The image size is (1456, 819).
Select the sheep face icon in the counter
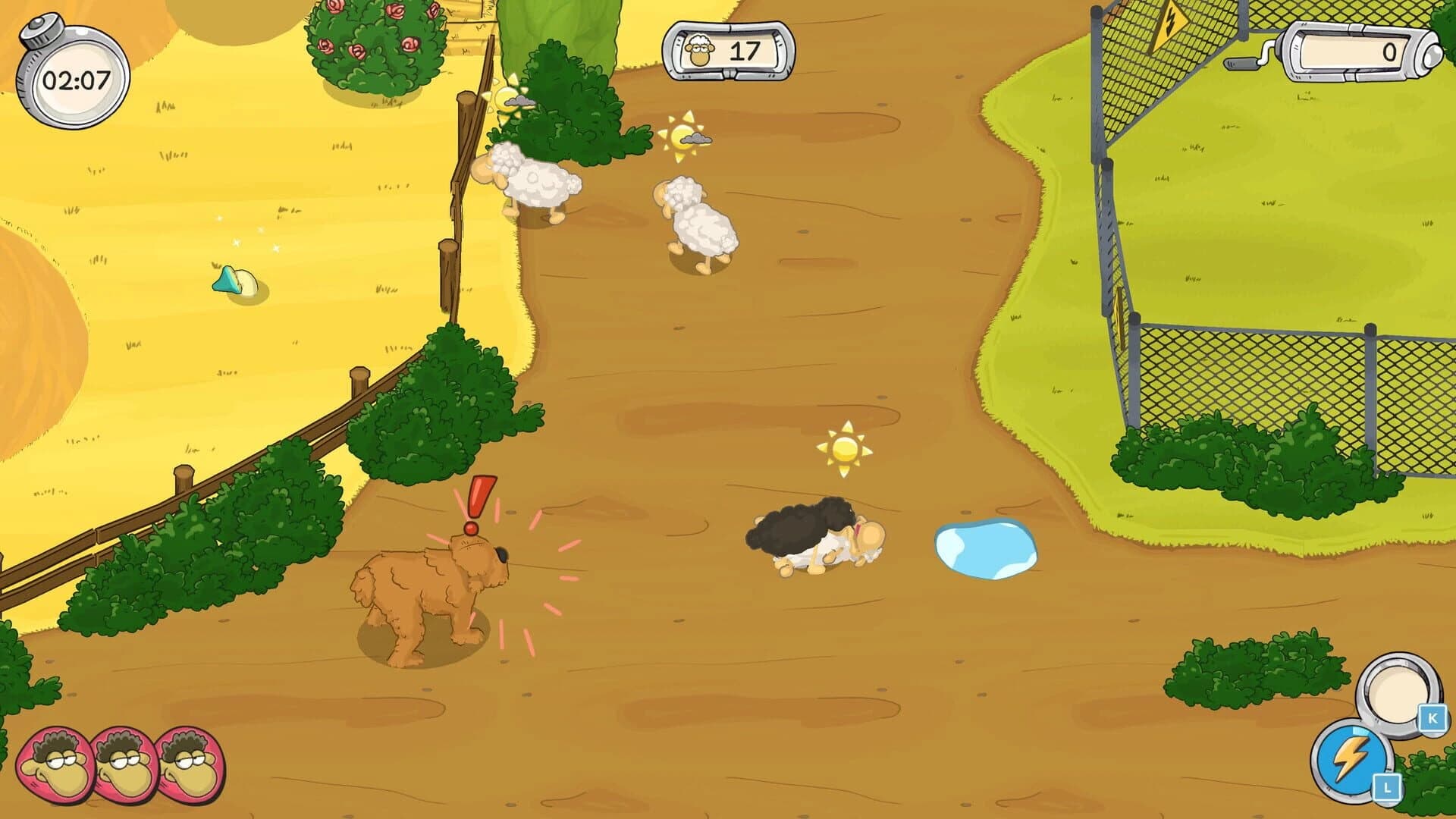point(699,49)
